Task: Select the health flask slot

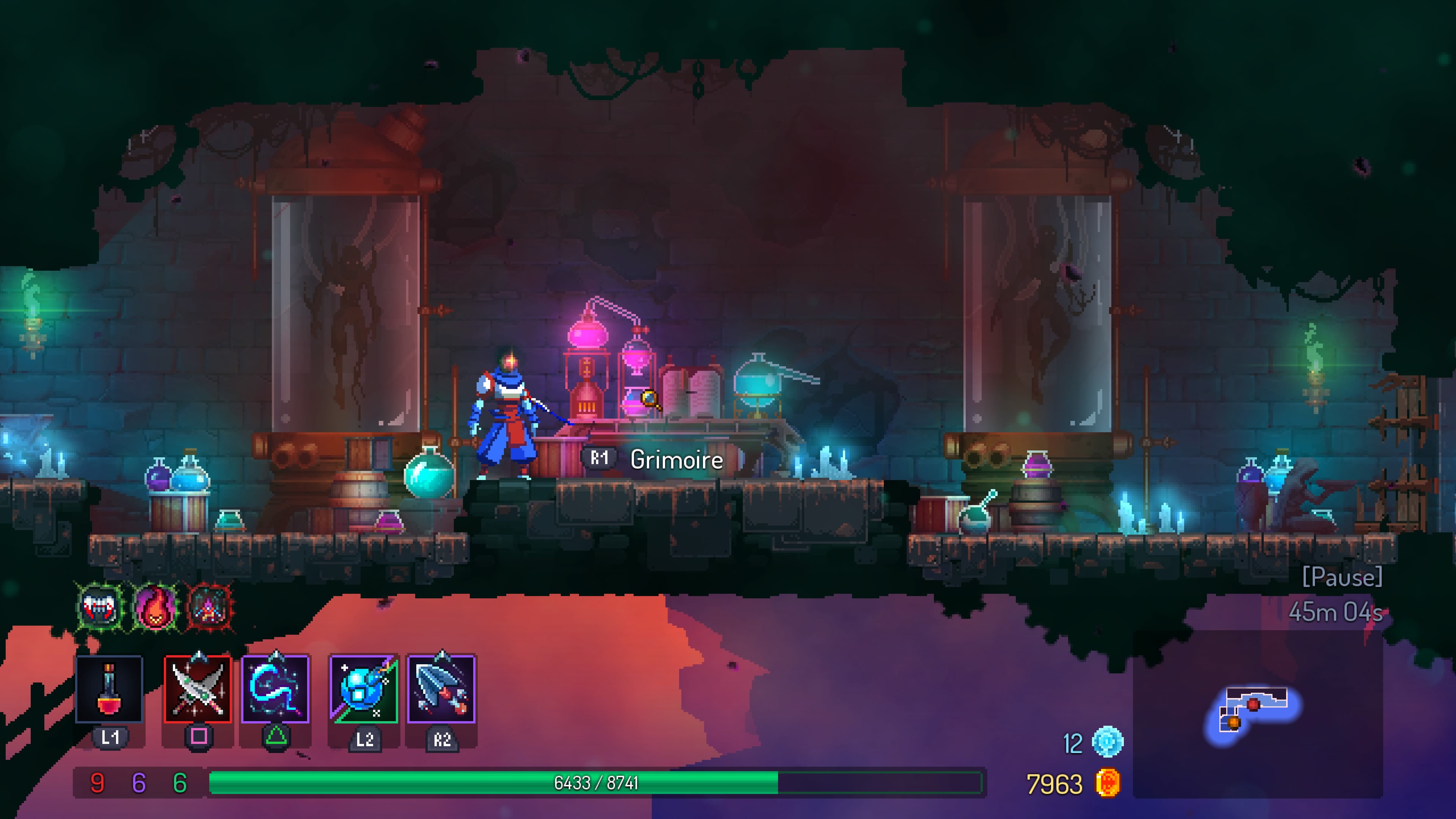Action: tap(109, 689)
